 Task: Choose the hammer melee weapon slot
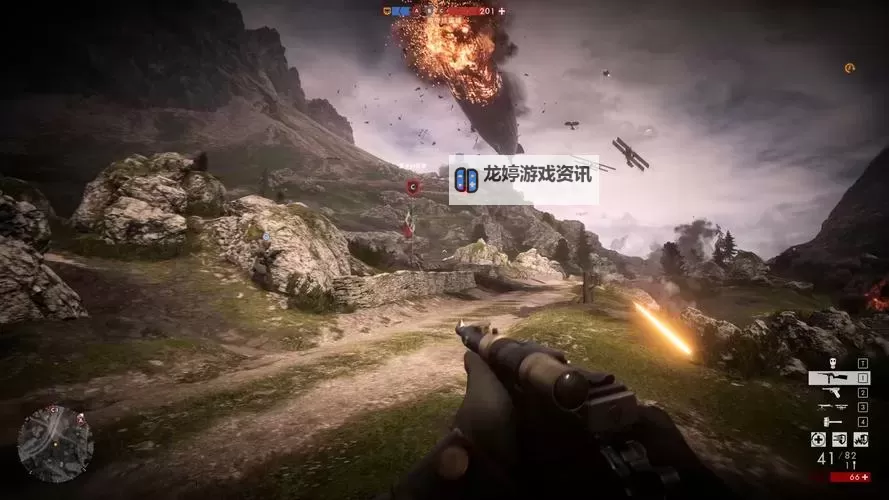[832, 421]
